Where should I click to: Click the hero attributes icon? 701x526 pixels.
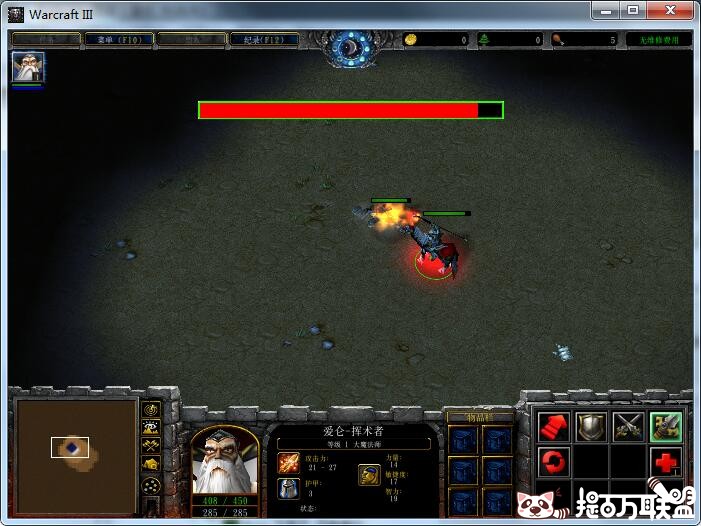click(x=369, y=475)
